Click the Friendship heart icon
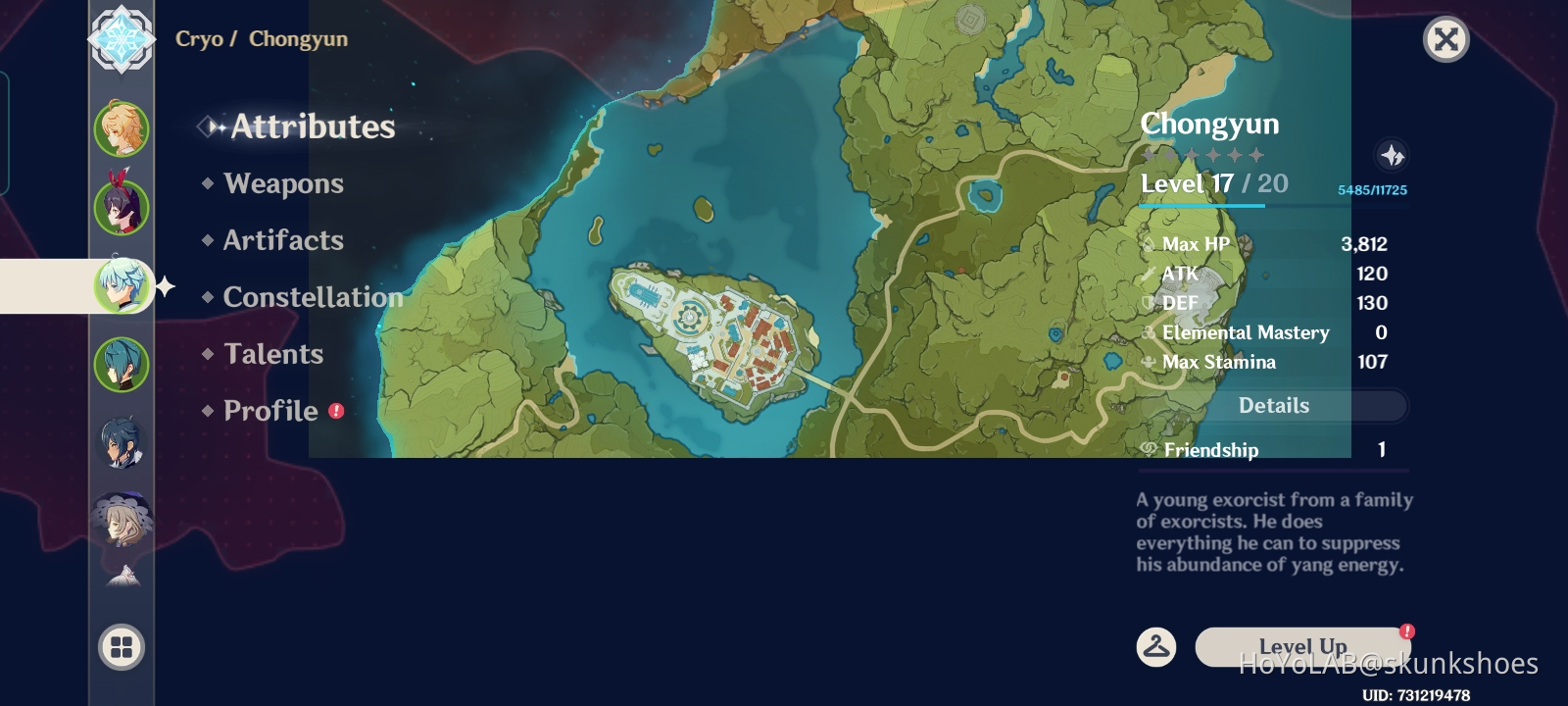1568x706 pixels. click(x=1148, y=449)
